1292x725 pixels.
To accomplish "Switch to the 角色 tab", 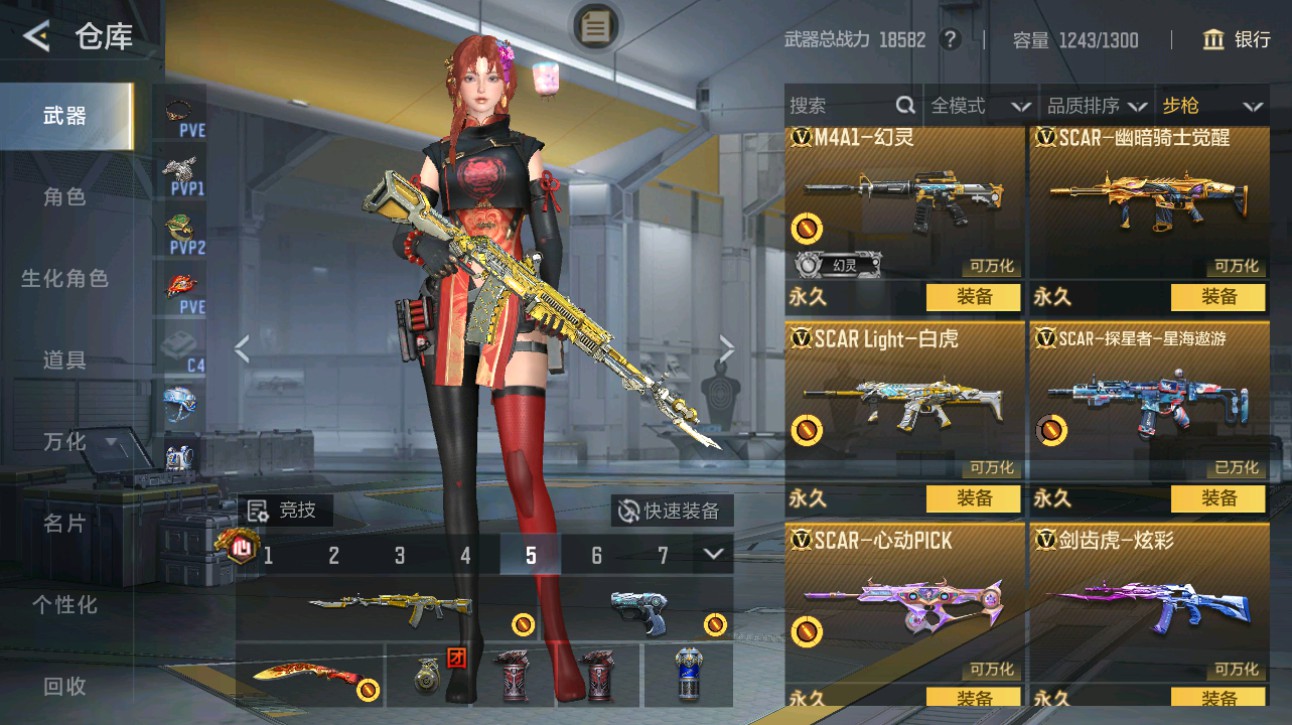I will [x=65, y=197].
